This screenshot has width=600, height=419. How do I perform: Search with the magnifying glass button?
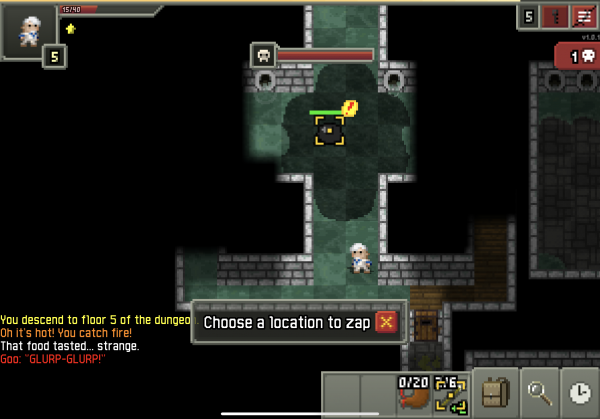(x=540, y=393)
